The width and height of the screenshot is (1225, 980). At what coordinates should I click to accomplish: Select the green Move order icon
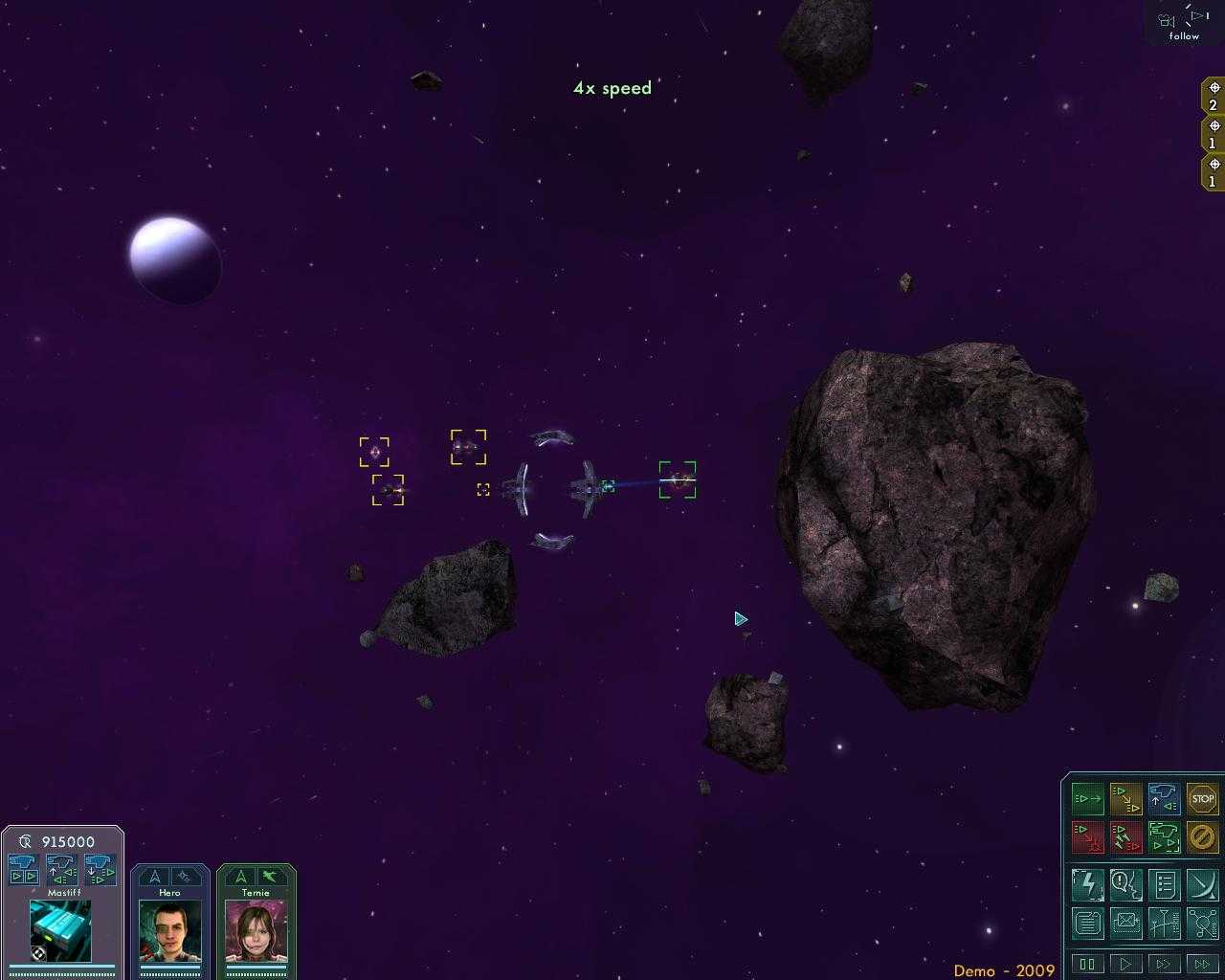point(1087,798)
